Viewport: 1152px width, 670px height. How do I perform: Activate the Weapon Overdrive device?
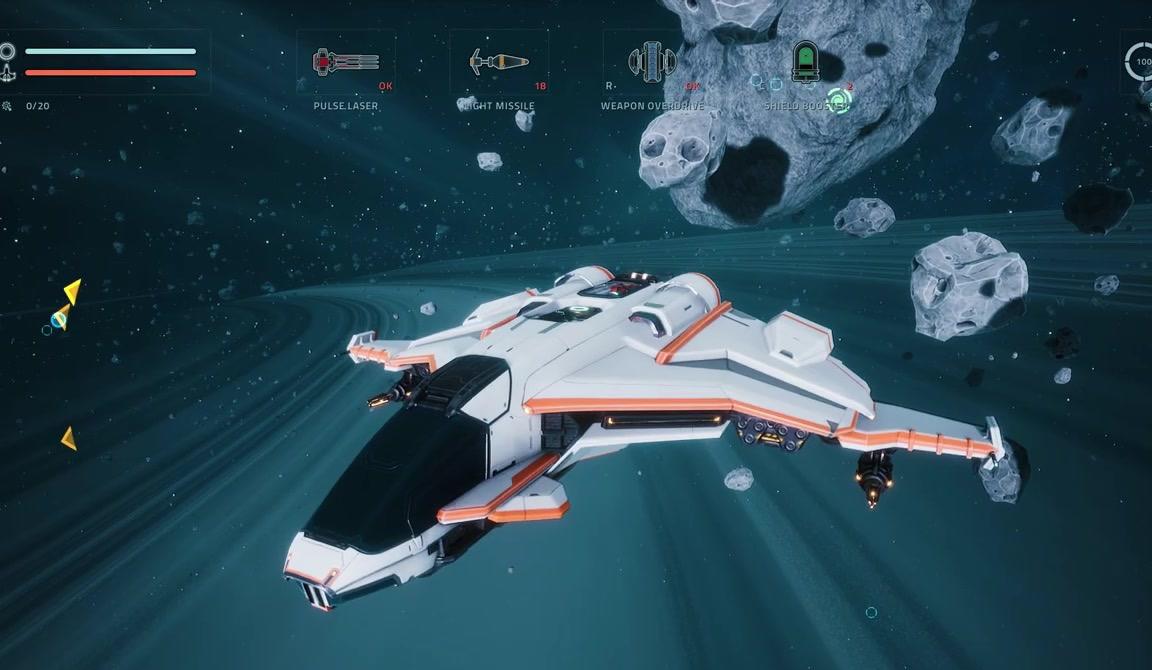click(652, 63)
